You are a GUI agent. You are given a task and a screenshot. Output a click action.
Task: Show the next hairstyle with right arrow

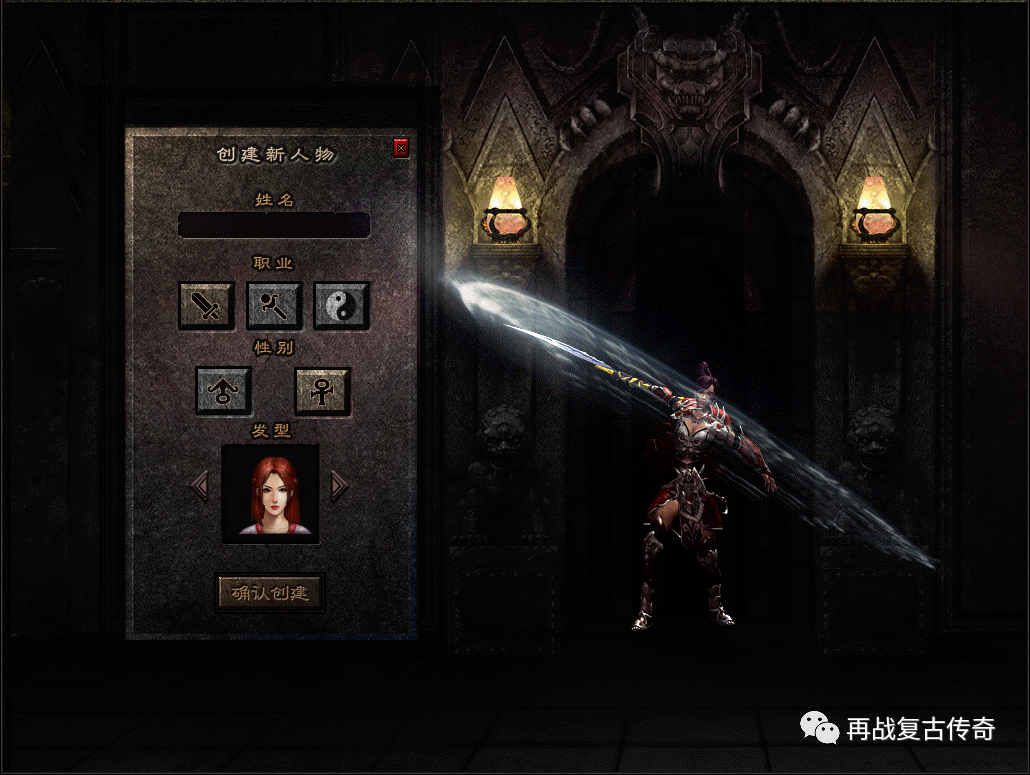pos(339,486)
